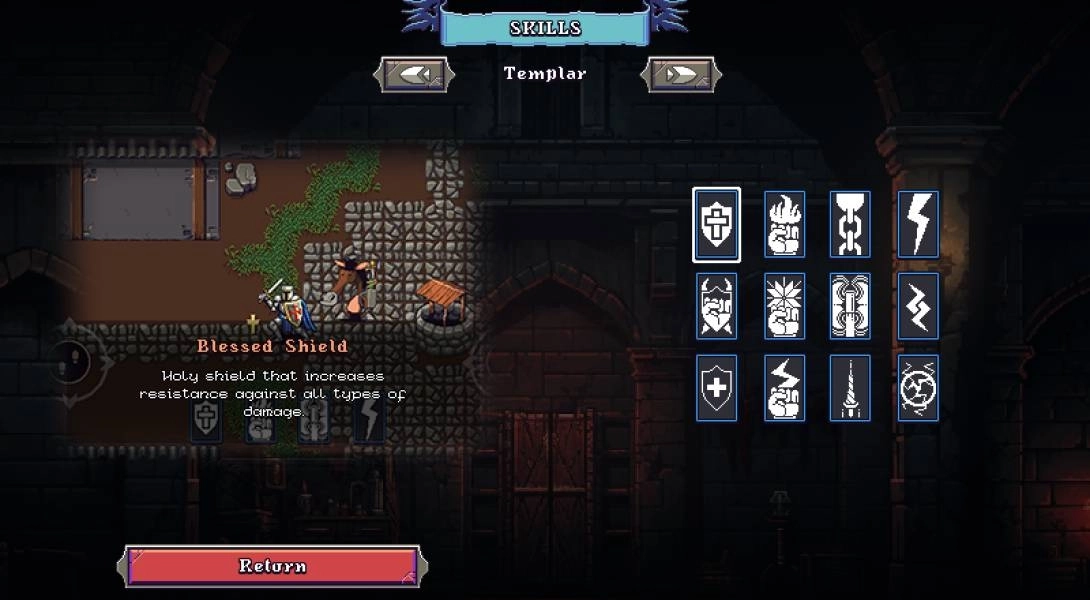
Task: Select the swirling pillar skill icon
Action: click(x=850, y=306)
